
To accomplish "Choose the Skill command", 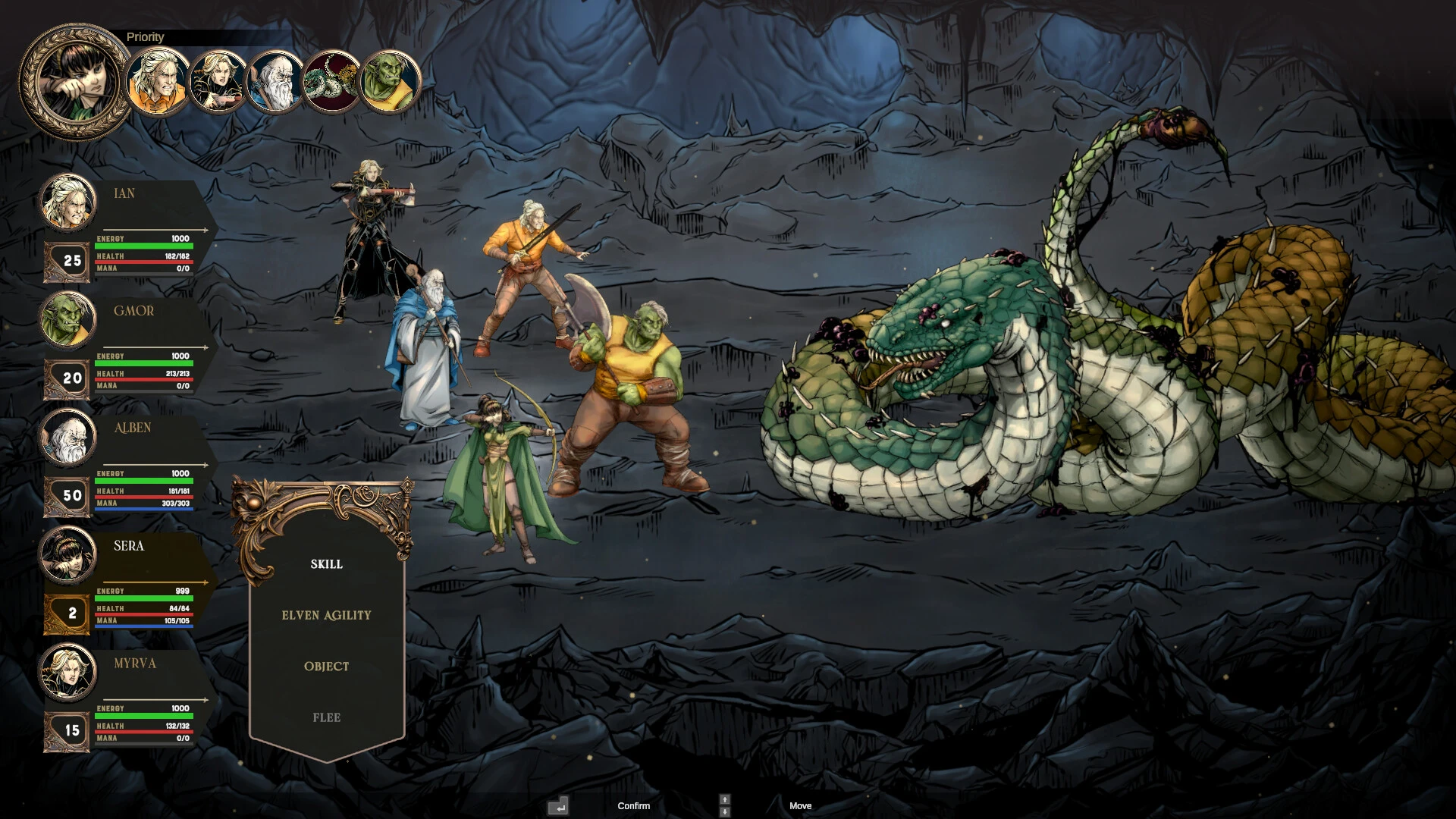I will coord(326,564).
